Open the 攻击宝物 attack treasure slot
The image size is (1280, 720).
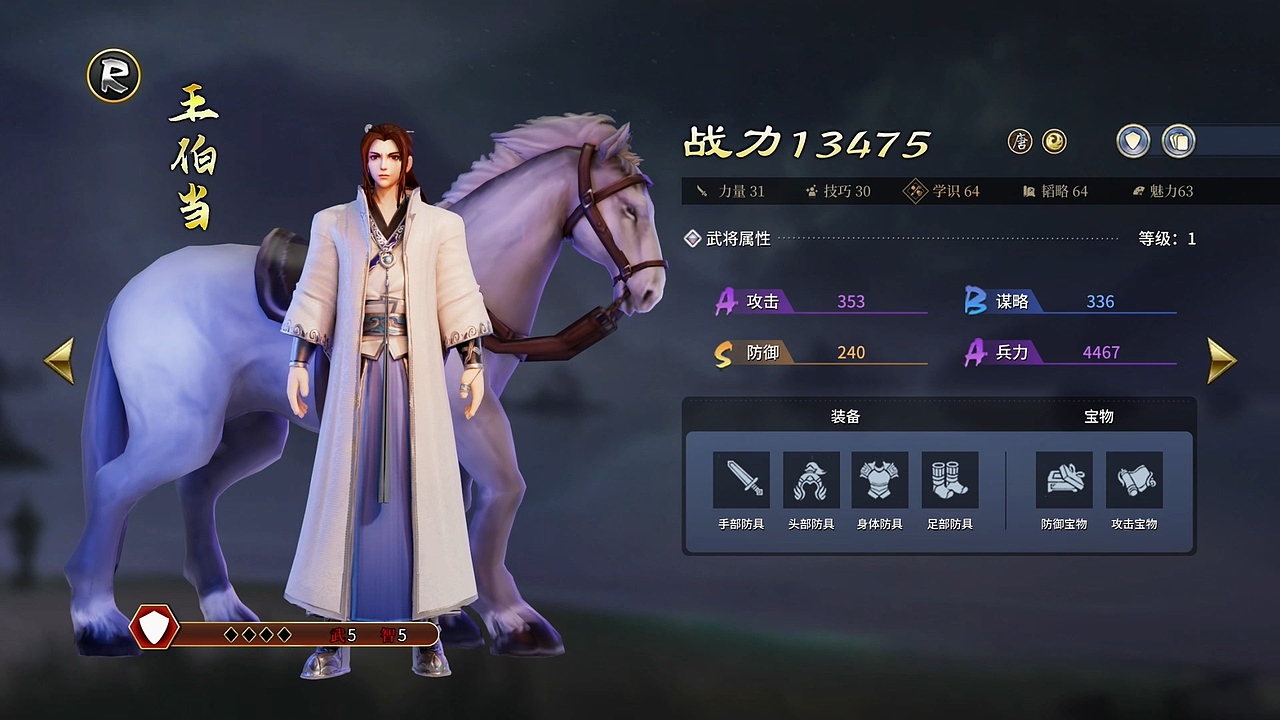[1135, 483]
